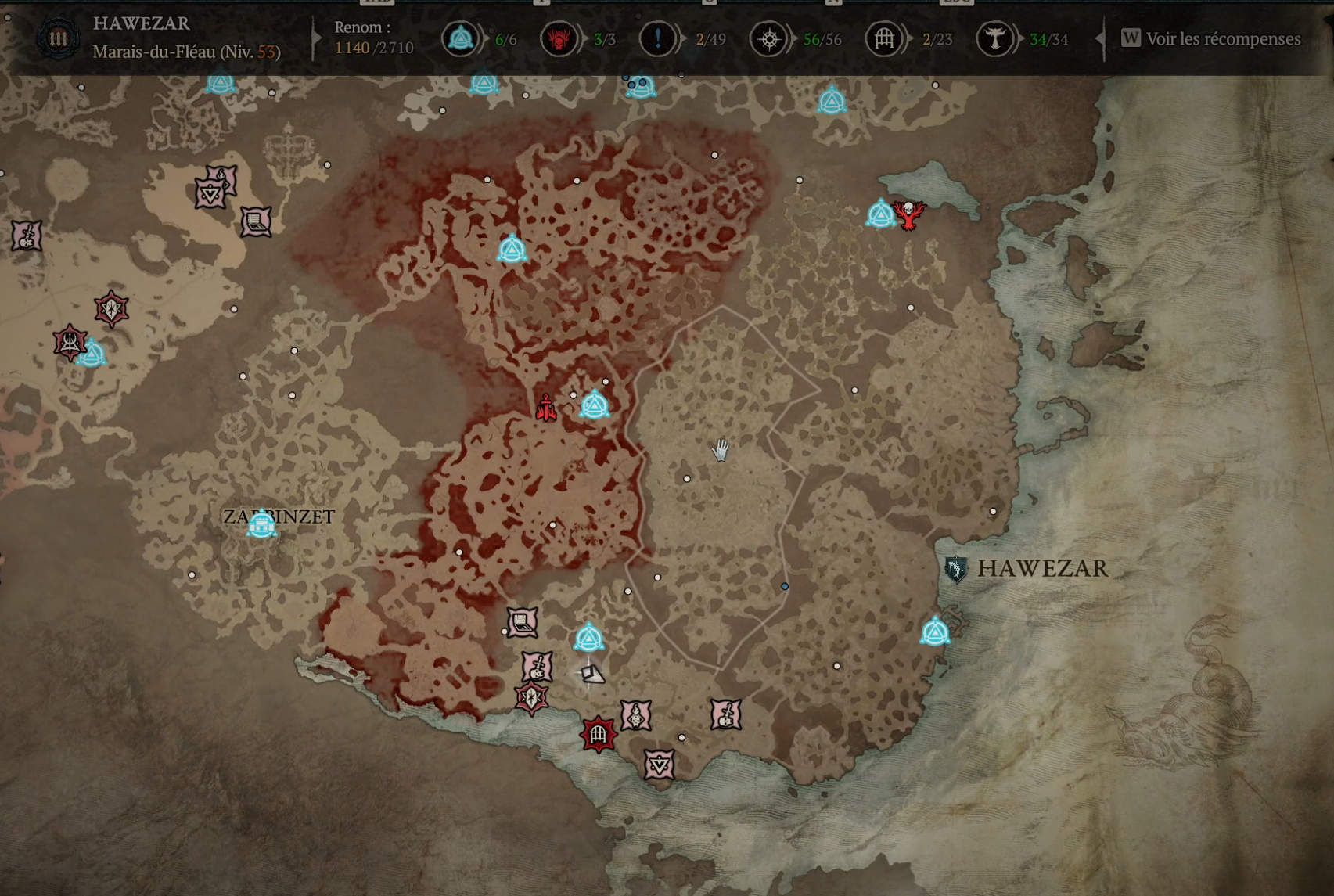Select the red stronghold figure marker
Viewport: 1334px width, 896px height.
(x=546, y=408)
